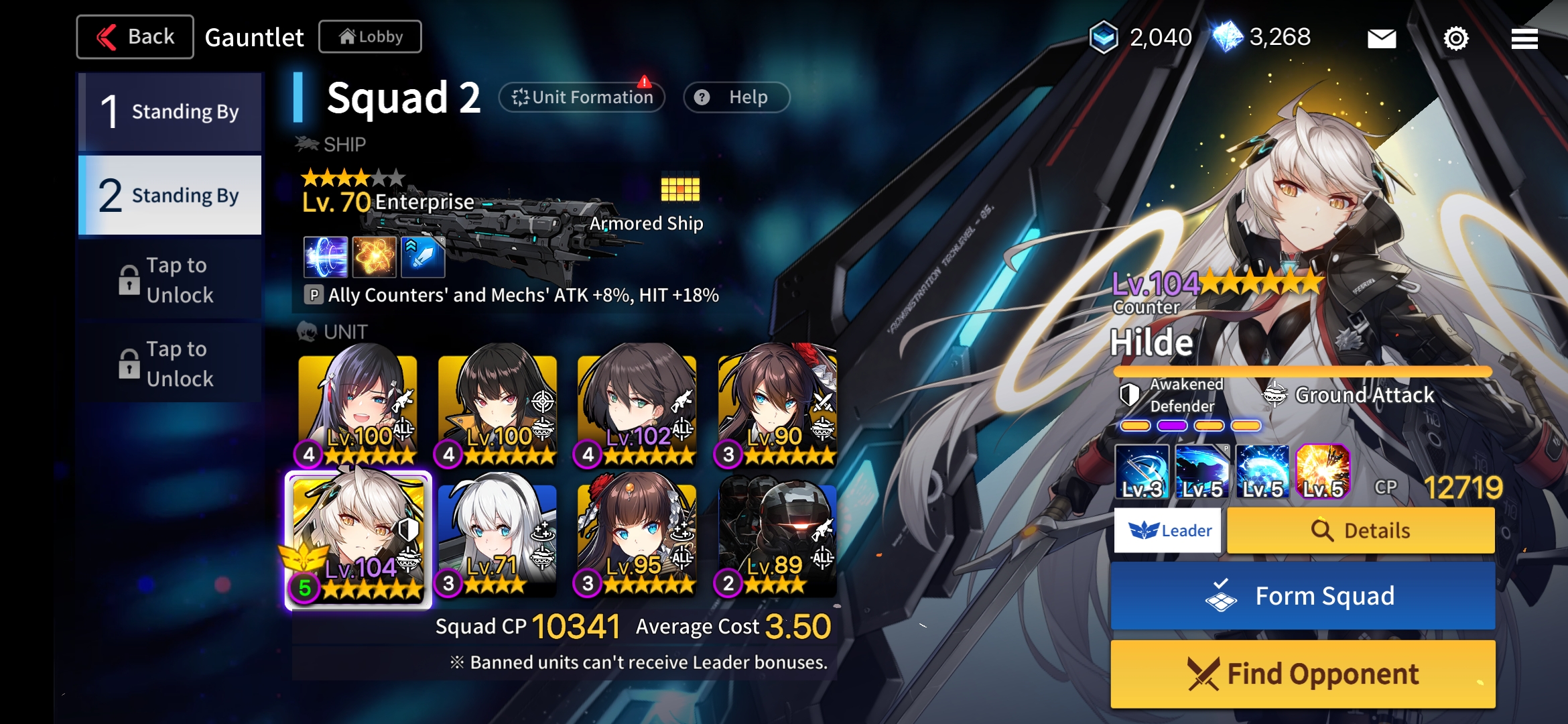Click the Enterprise ship's first skill icon
Screen dimensions: 1568x724
tap(326, 257)
